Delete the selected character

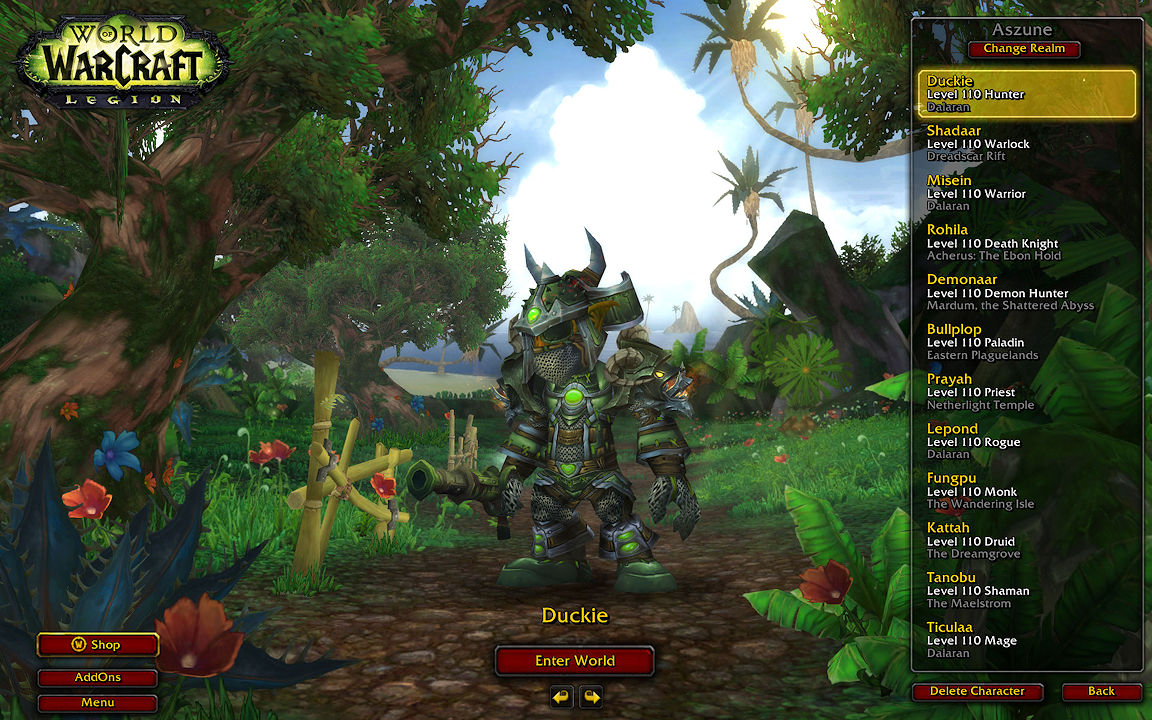(977, 691)
